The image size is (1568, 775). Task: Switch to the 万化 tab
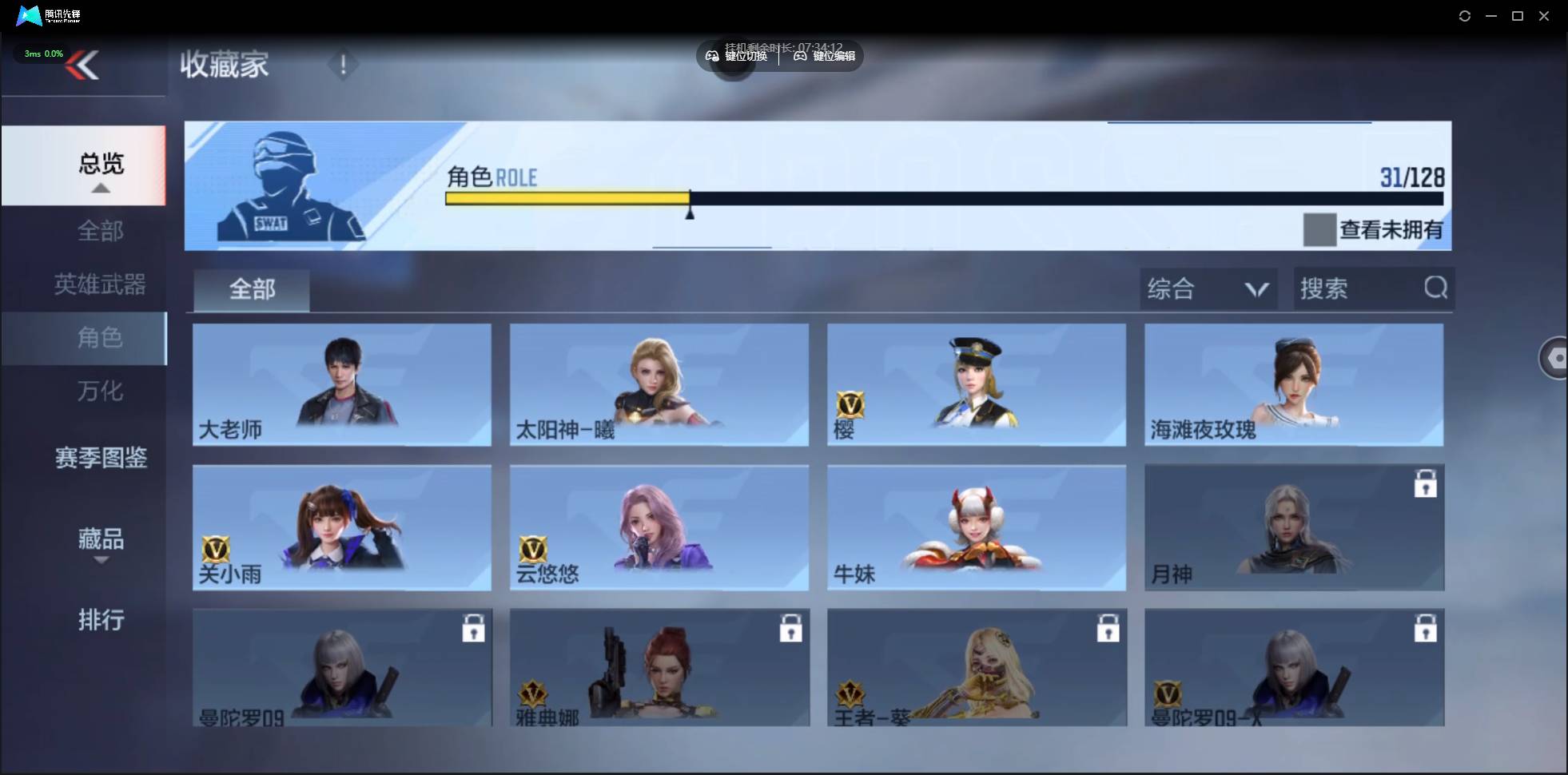99,391
